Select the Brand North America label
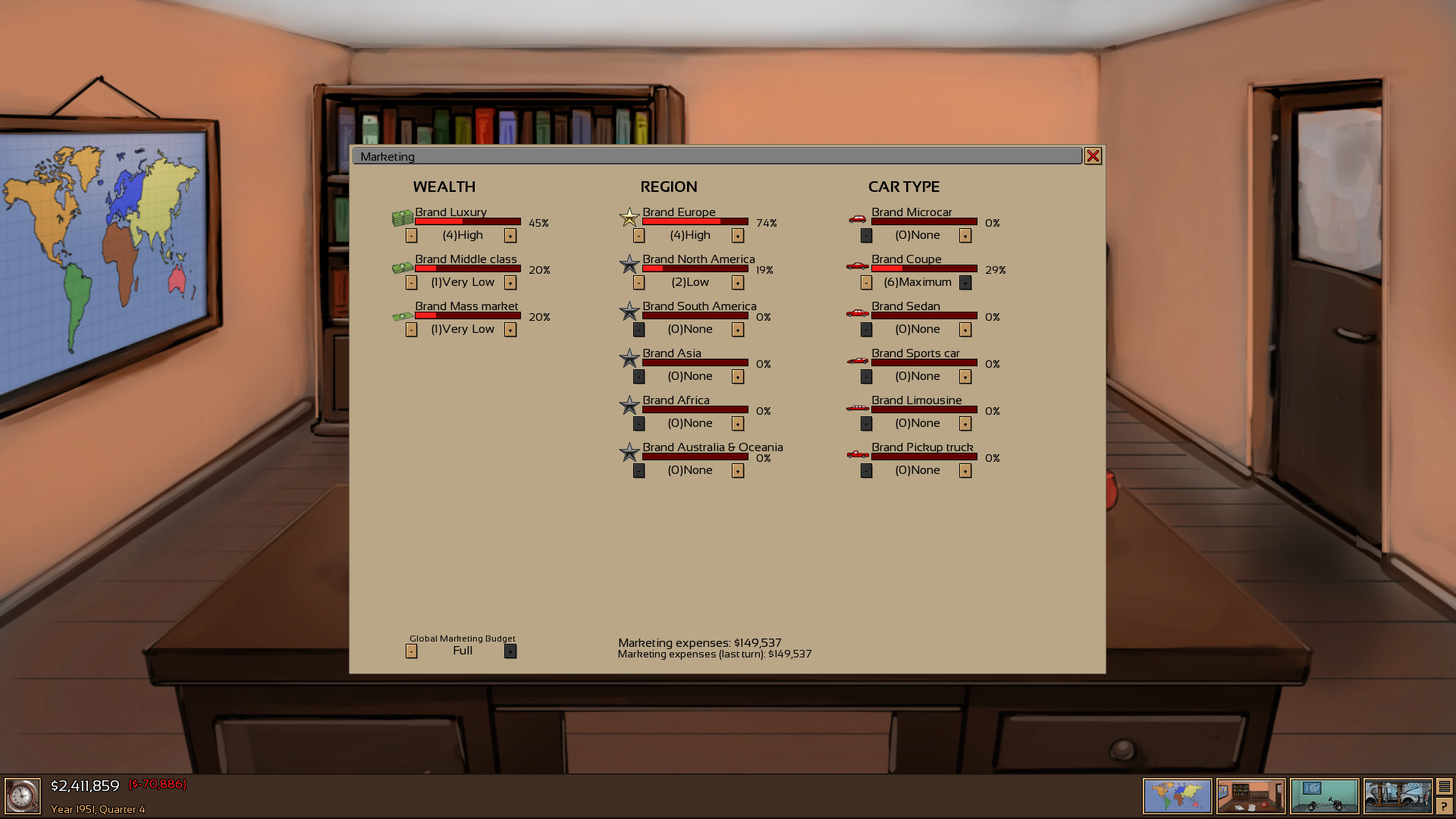Screen dimensions: 1456x819 [698, 259]
